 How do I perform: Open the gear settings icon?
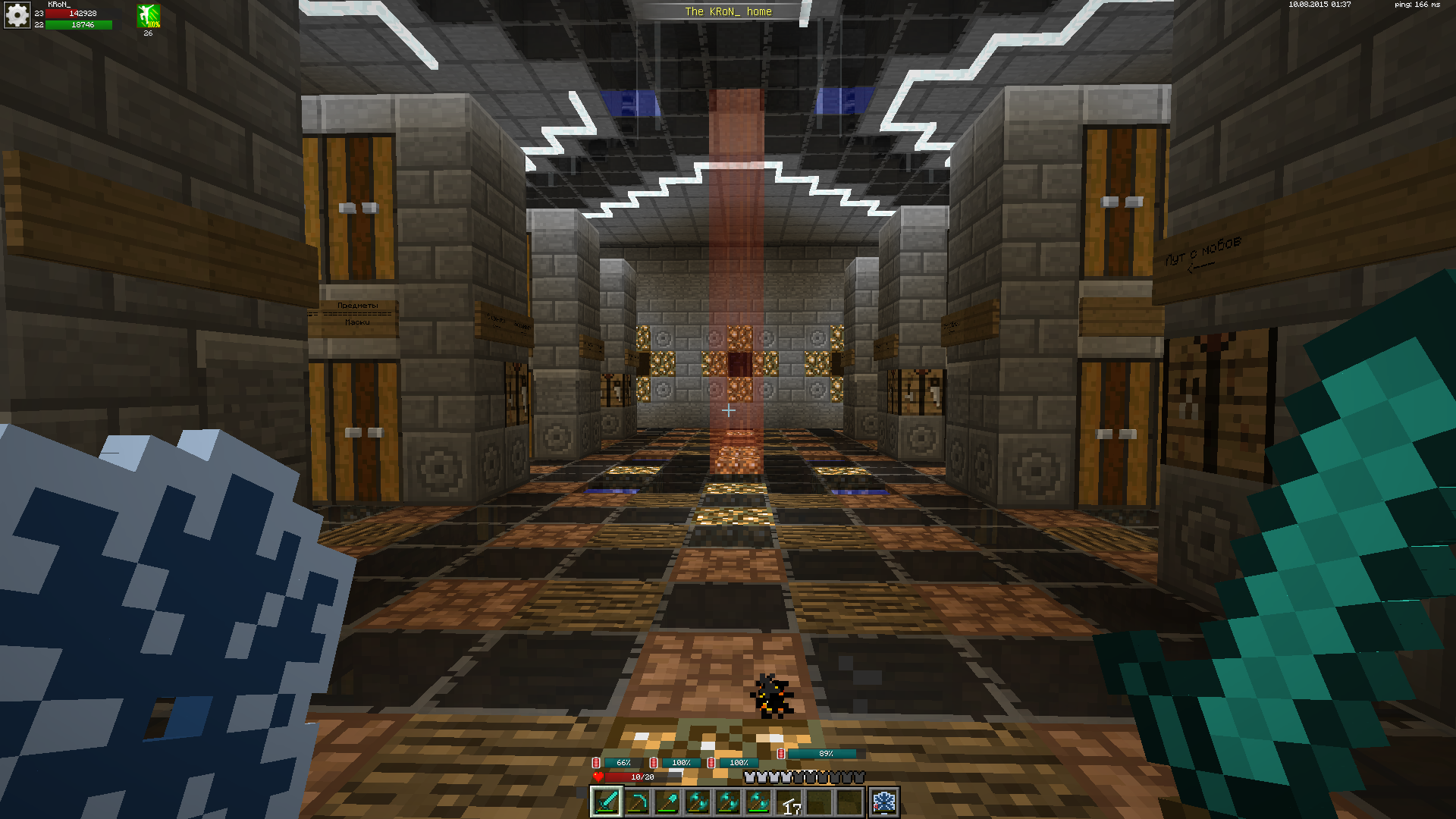click(x=17, y=15)
